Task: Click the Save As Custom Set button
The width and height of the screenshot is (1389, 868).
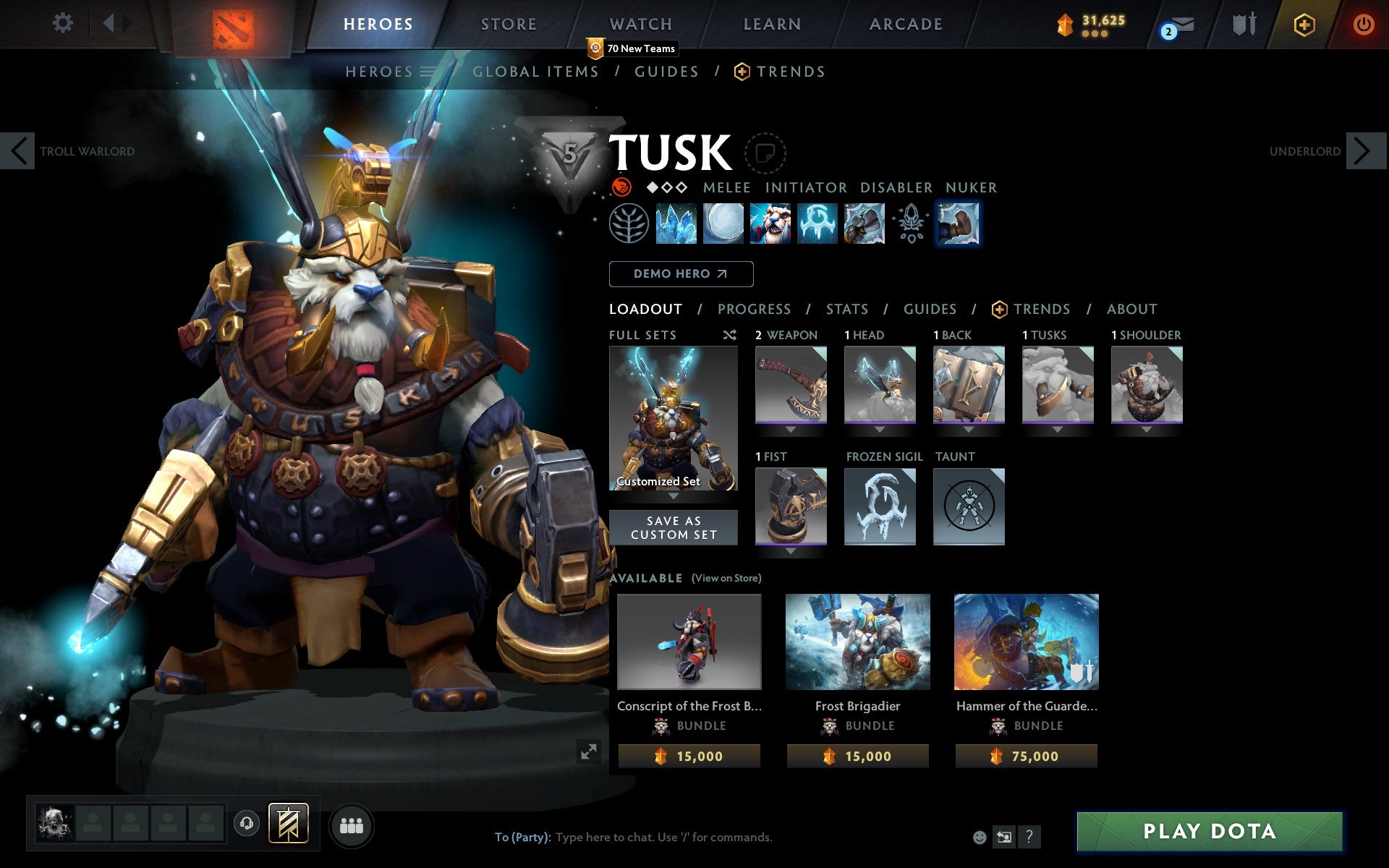Action: (x=674, y=527)
